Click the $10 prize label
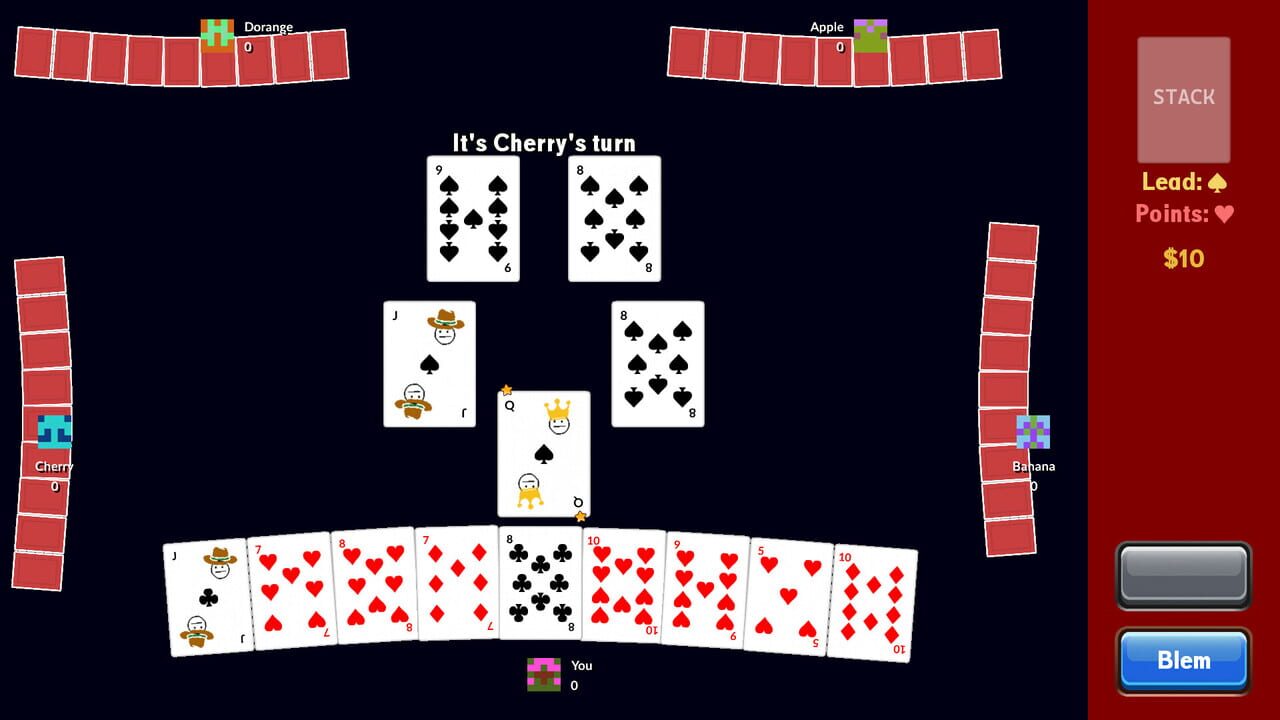The height and width of the screenshot is (720, 1280). click(1184, 258)
